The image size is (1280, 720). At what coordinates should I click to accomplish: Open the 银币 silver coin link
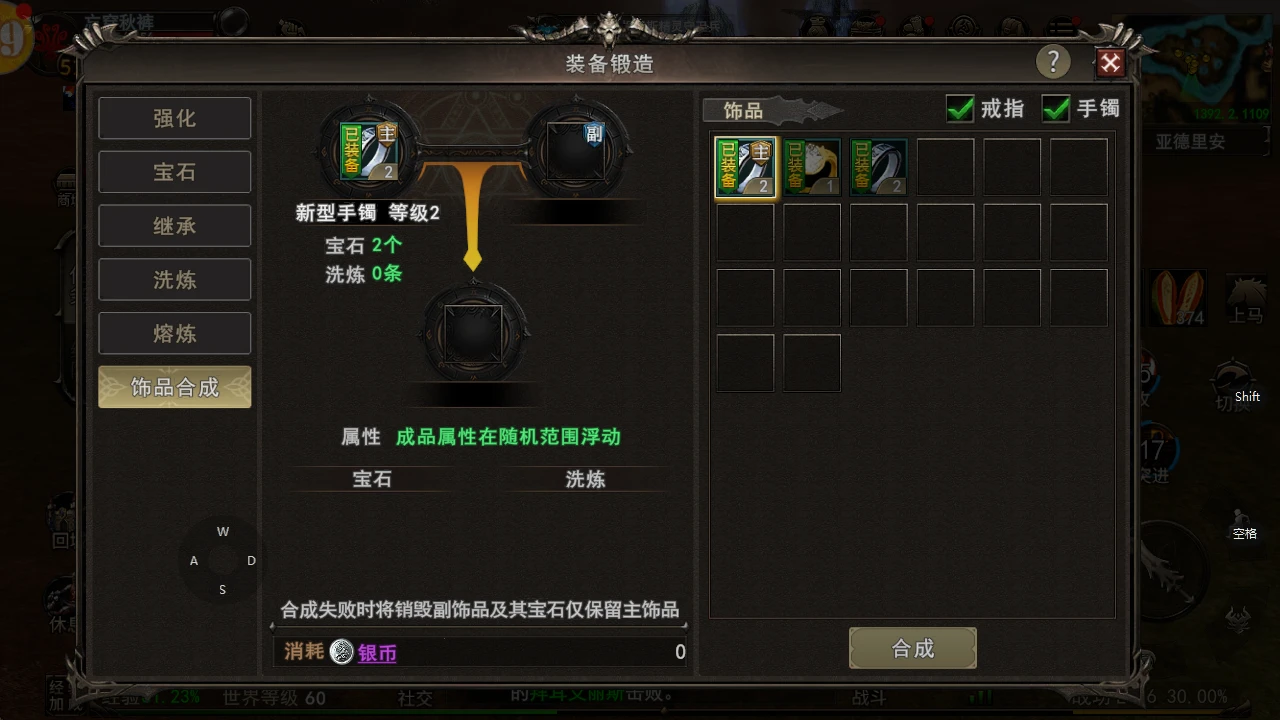377,653
